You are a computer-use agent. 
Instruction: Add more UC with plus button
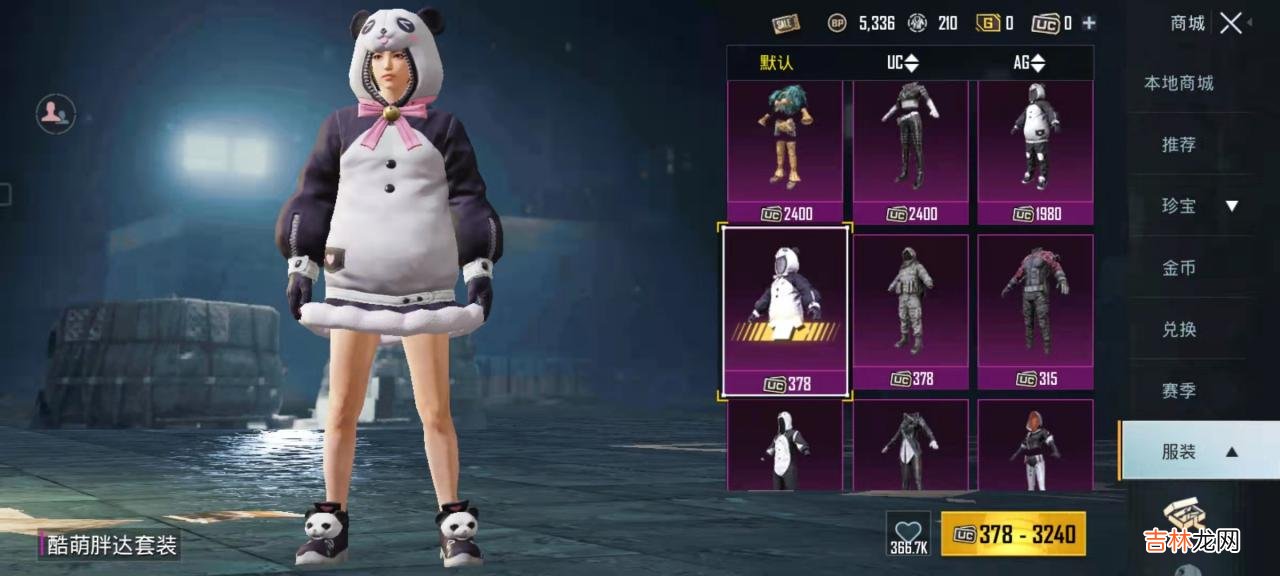[1089, 23]
